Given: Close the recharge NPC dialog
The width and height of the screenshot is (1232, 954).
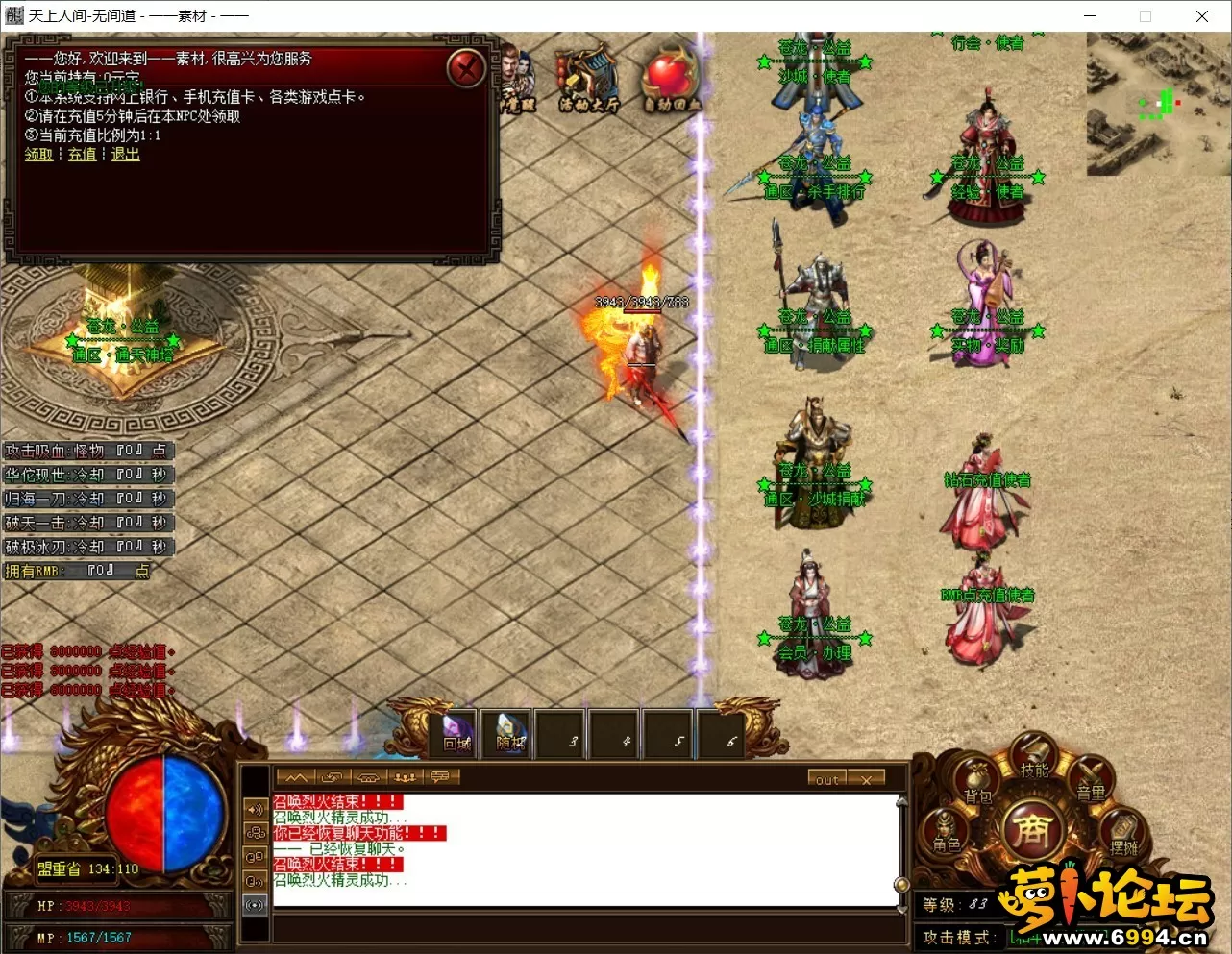Looking at the screenshot, I should point(467,68).
